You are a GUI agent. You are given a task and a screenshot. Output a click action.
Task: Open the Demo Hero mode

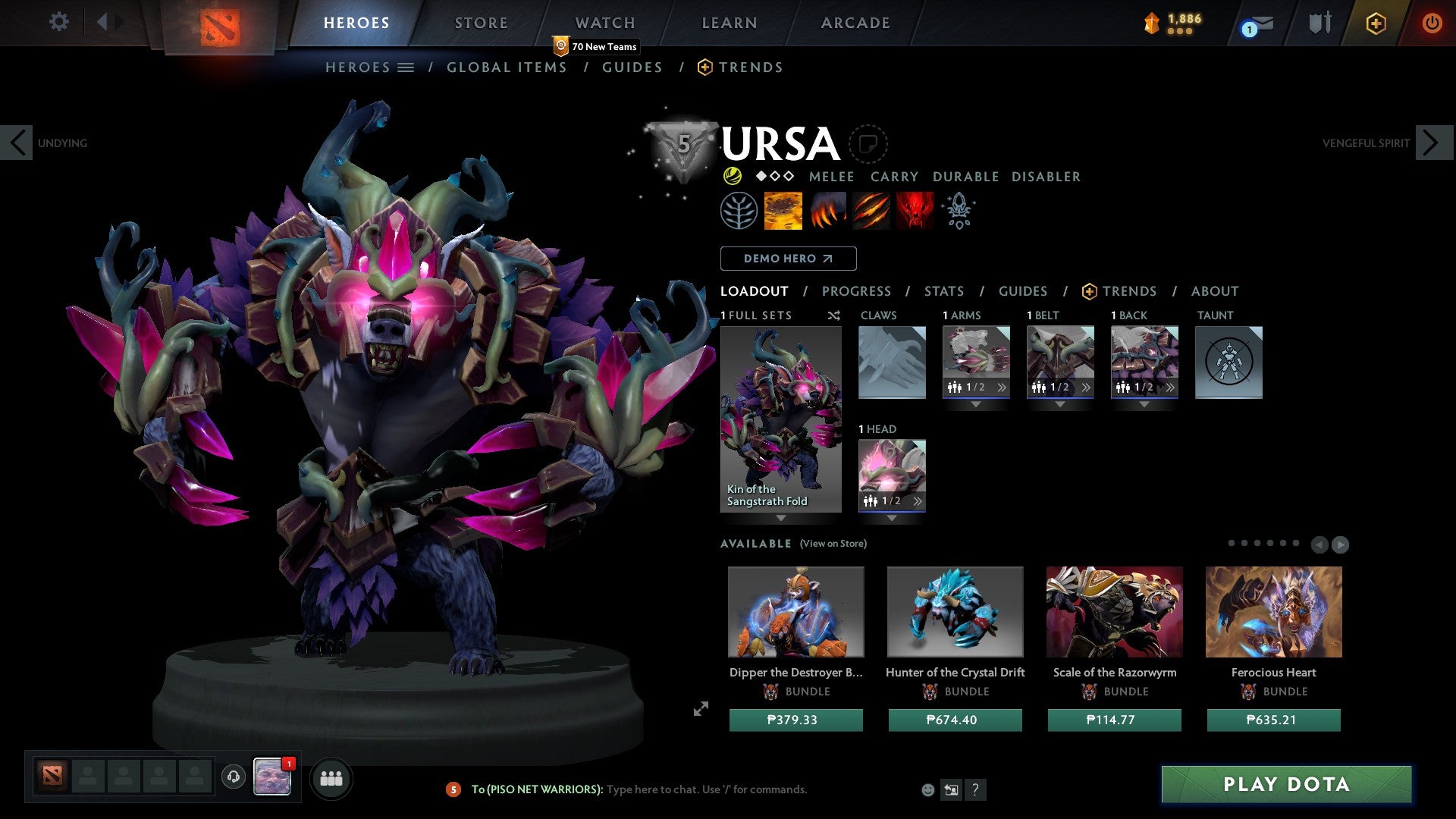click(788, 259)
